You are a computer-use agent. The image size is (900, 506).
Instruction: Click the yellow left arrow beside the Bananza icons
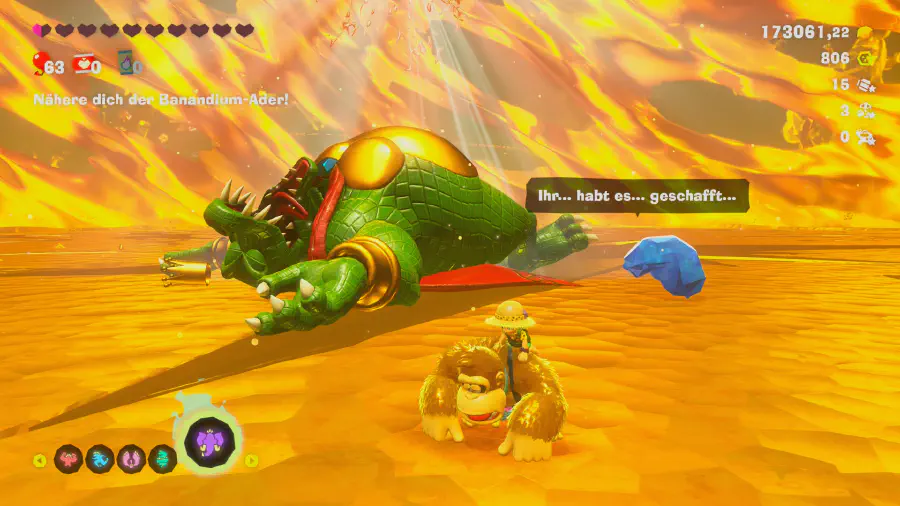39,460
